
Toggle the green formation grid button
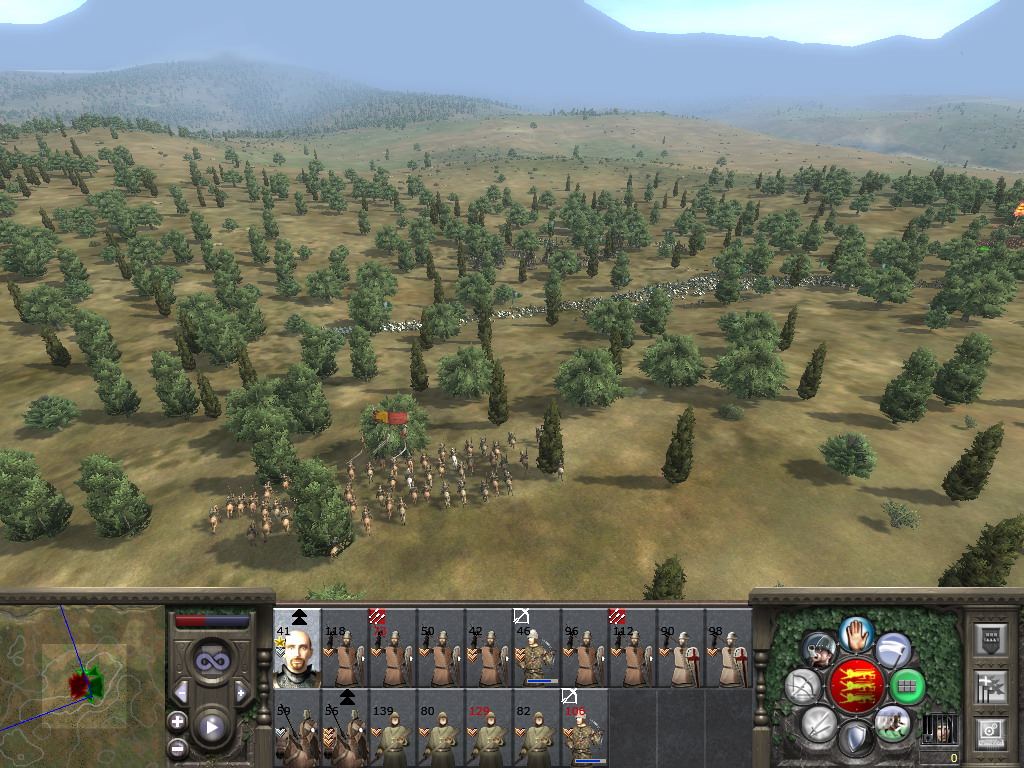907,687
